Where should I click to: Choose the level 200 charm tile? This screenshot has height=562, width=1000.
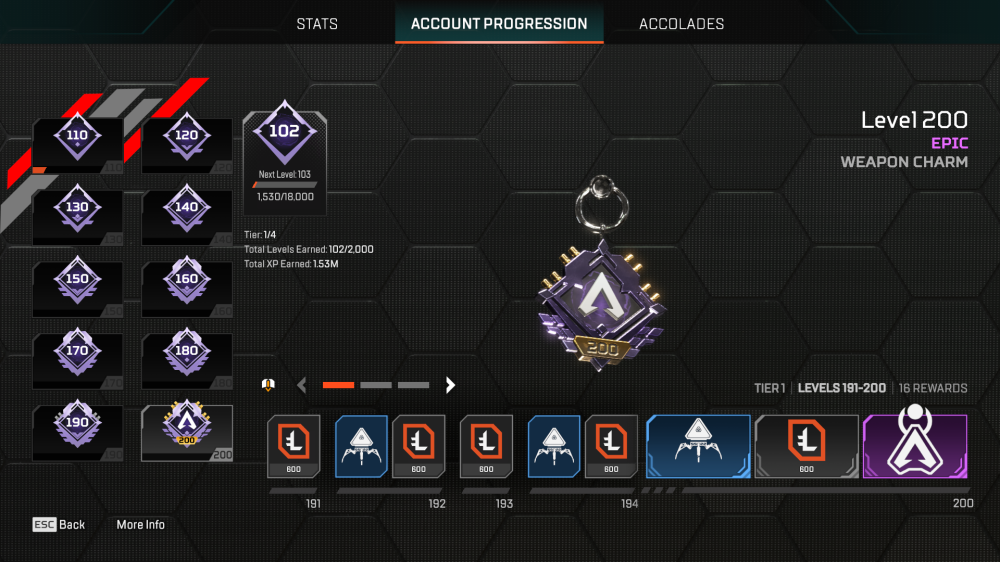(187, 433)
